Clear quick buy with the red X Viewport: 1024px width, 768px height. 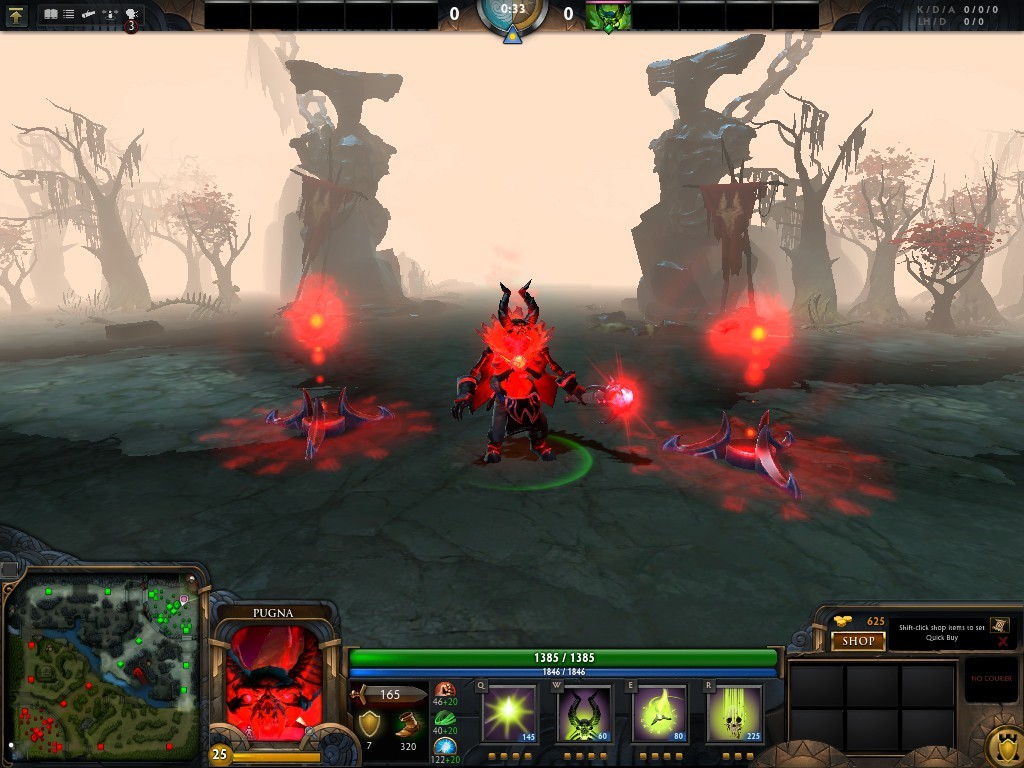(x=1002, y=641)
